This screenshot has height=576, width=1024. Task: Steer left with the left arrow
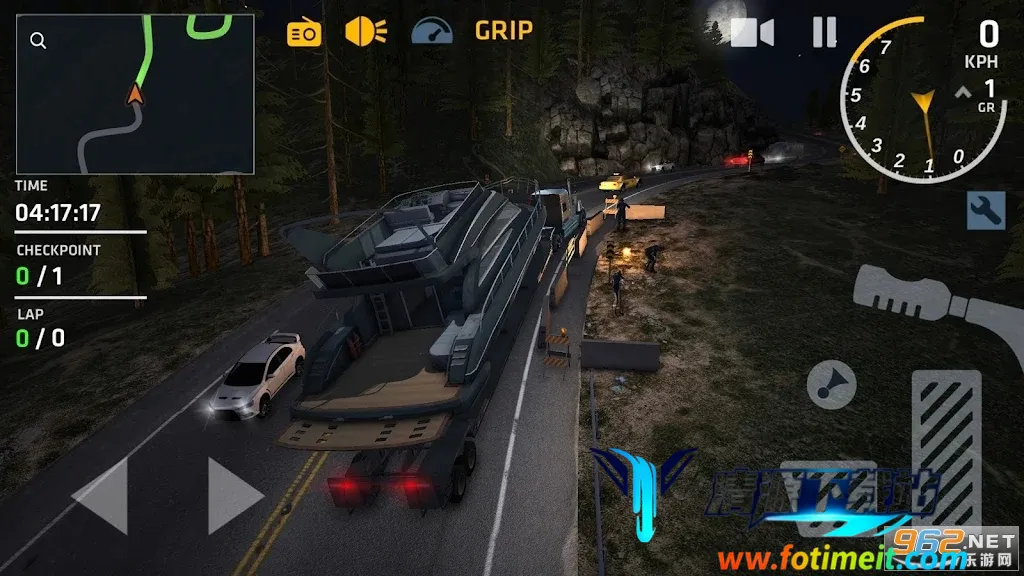[x=101, y=494]
